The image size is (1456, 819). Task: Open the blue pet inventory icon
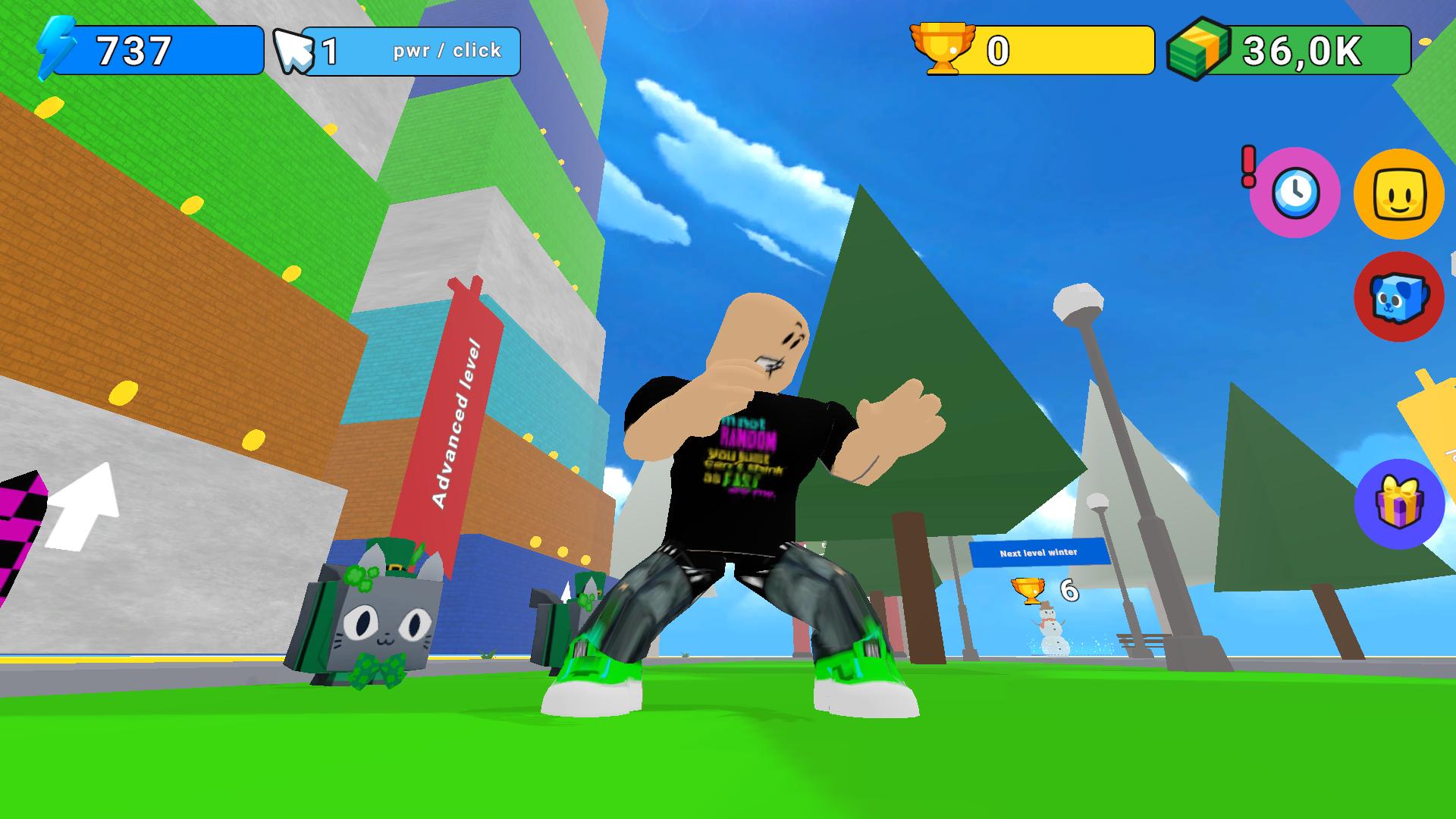(x=1399, y=296)
